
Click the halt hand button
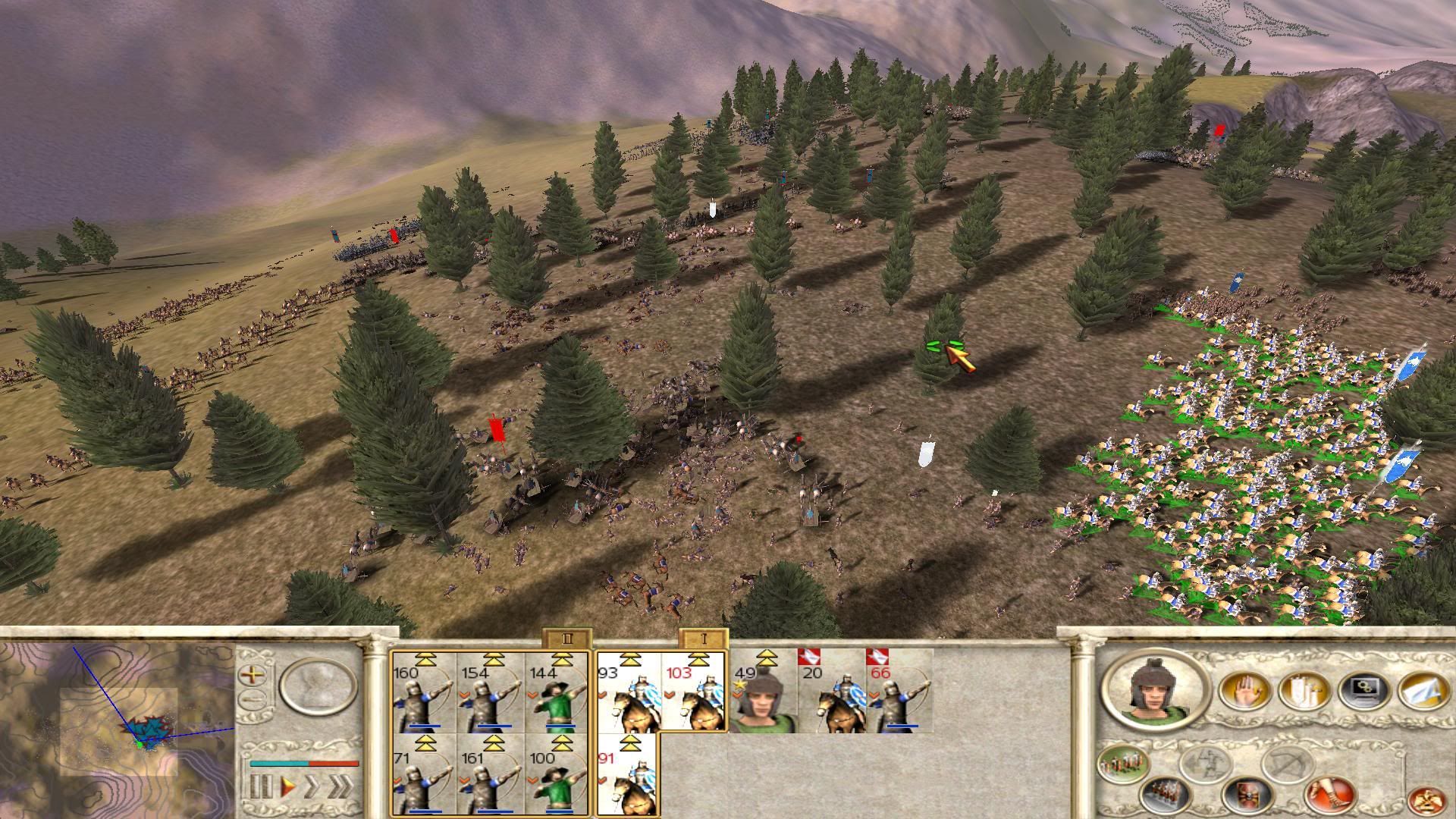pos(1243,692)
